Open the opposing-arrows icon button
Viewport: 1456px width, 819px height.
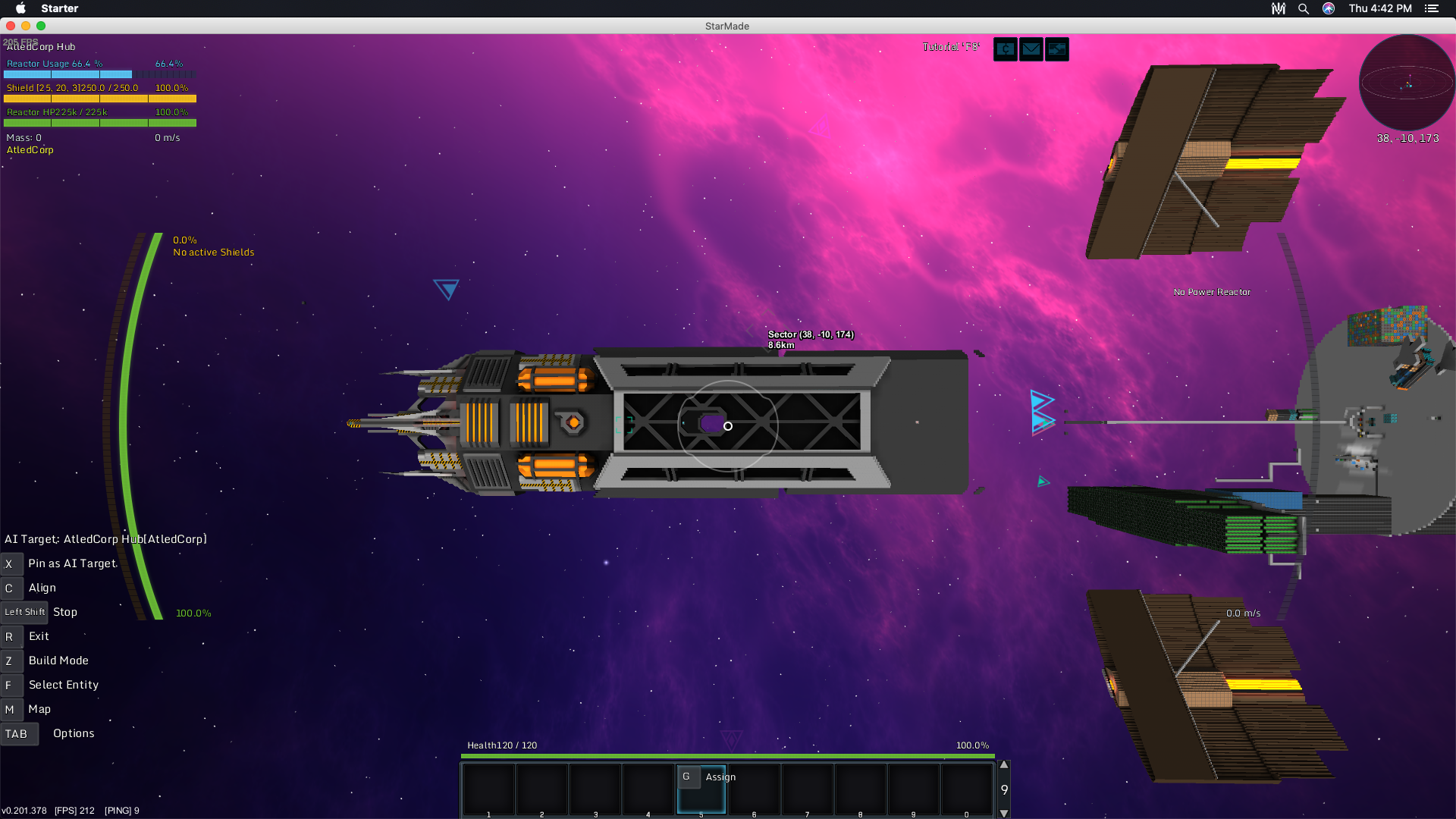1057,49
